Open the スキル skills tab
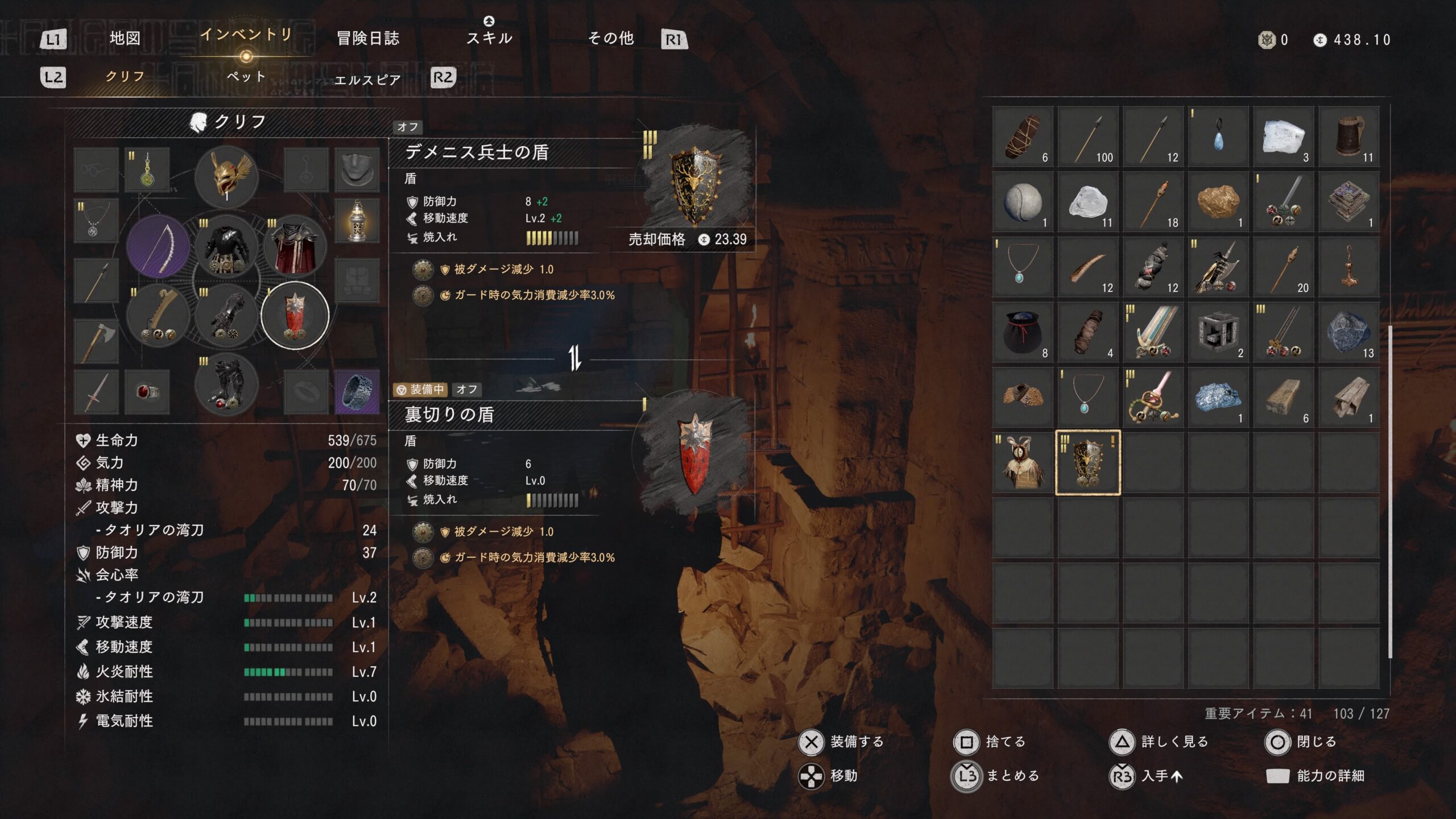The width and height of the screenshot is (1456, 819). click(x=489, y=39)
